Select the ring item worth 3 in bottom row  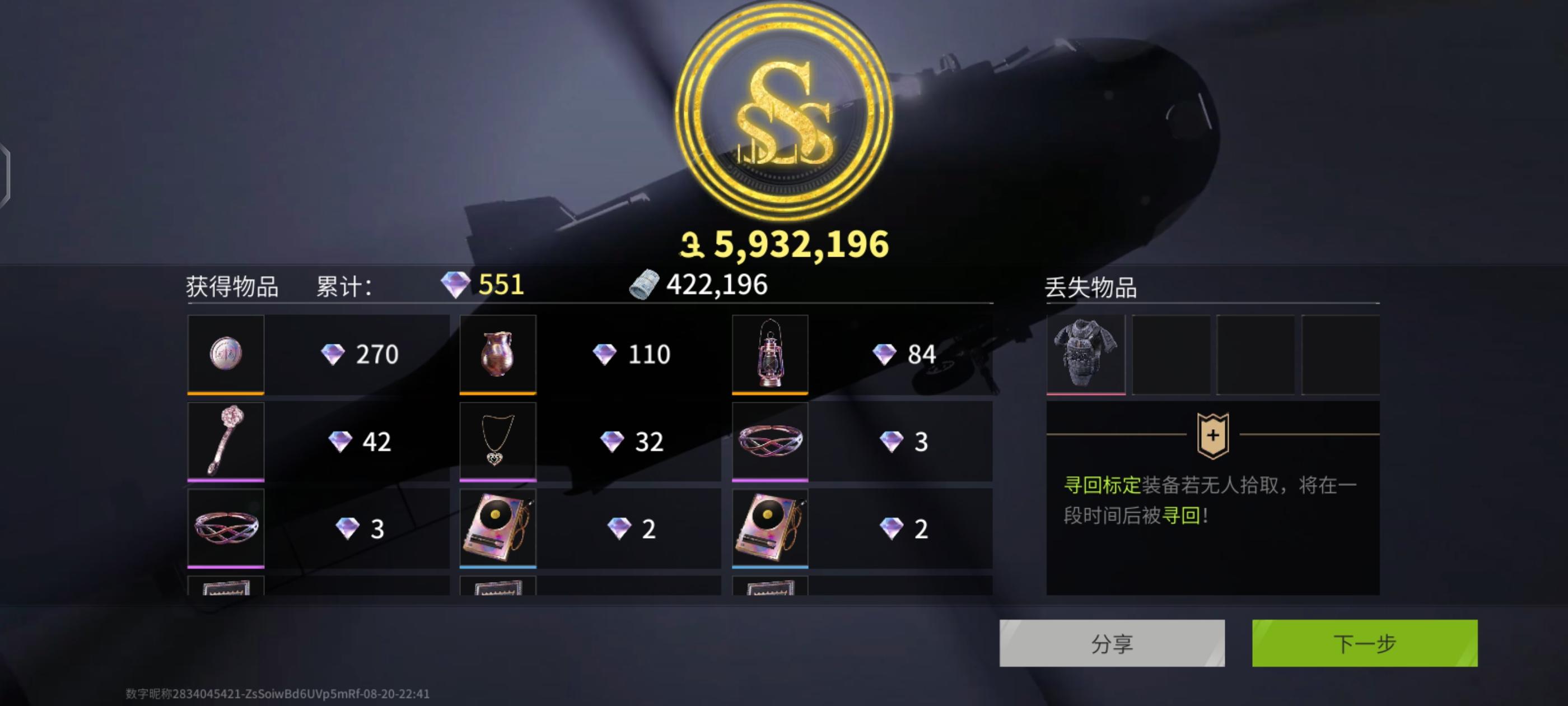[x=225, y=527]
